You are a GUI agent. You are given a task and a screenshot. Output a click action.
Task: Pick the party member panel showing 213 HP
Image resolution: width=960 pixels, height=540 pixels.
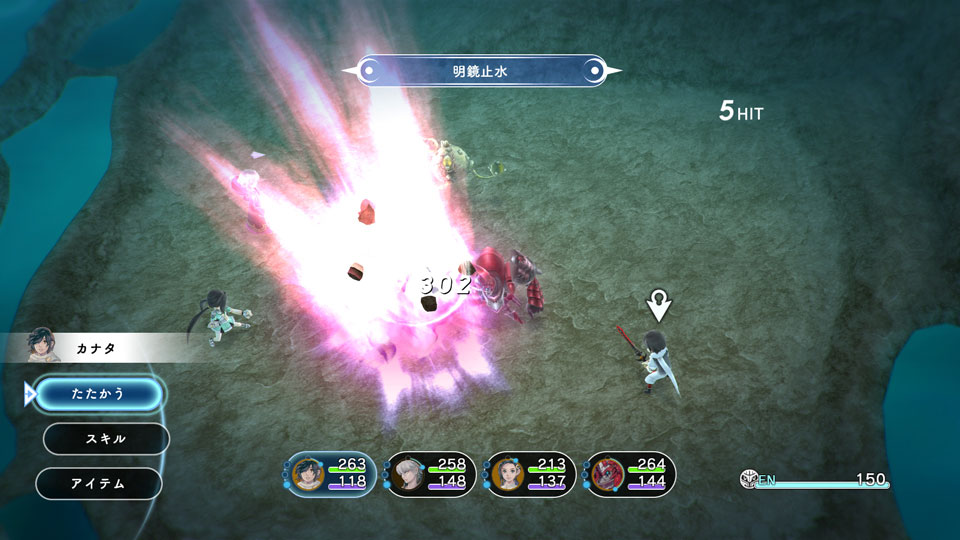530,474
